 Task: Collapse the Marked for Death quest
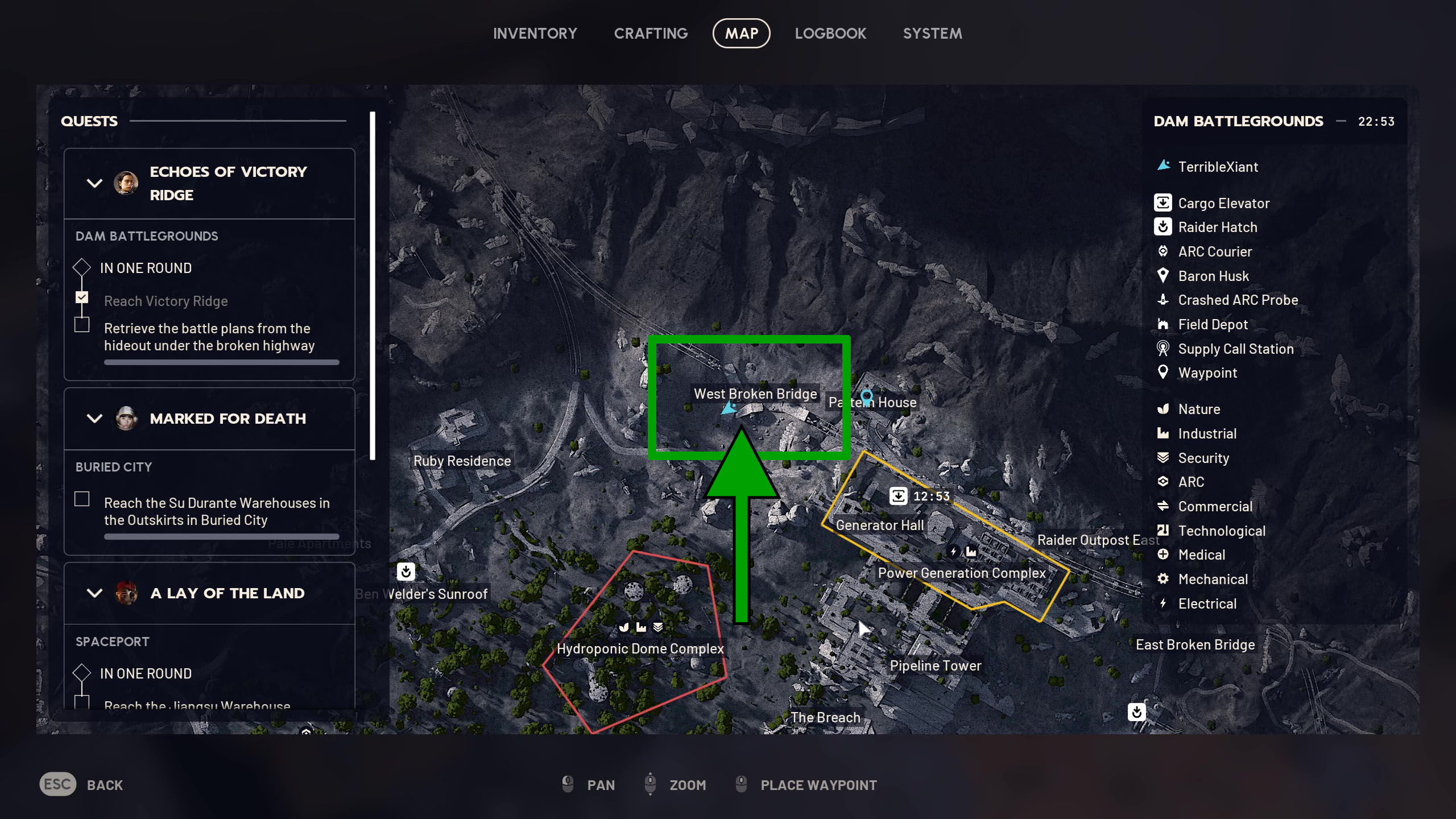[x=94, y=419]
